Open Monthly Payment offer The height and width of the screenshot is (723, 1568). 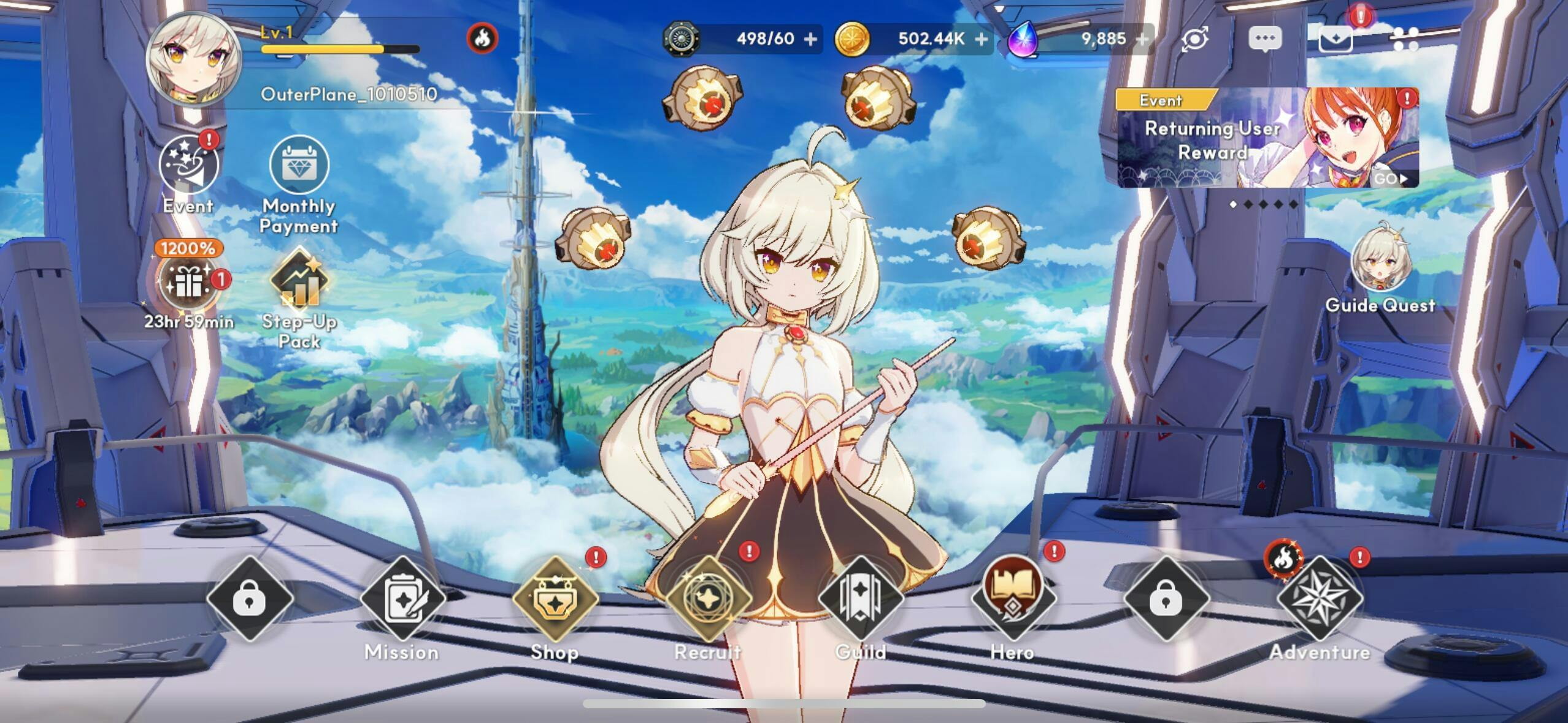point(299,166)
